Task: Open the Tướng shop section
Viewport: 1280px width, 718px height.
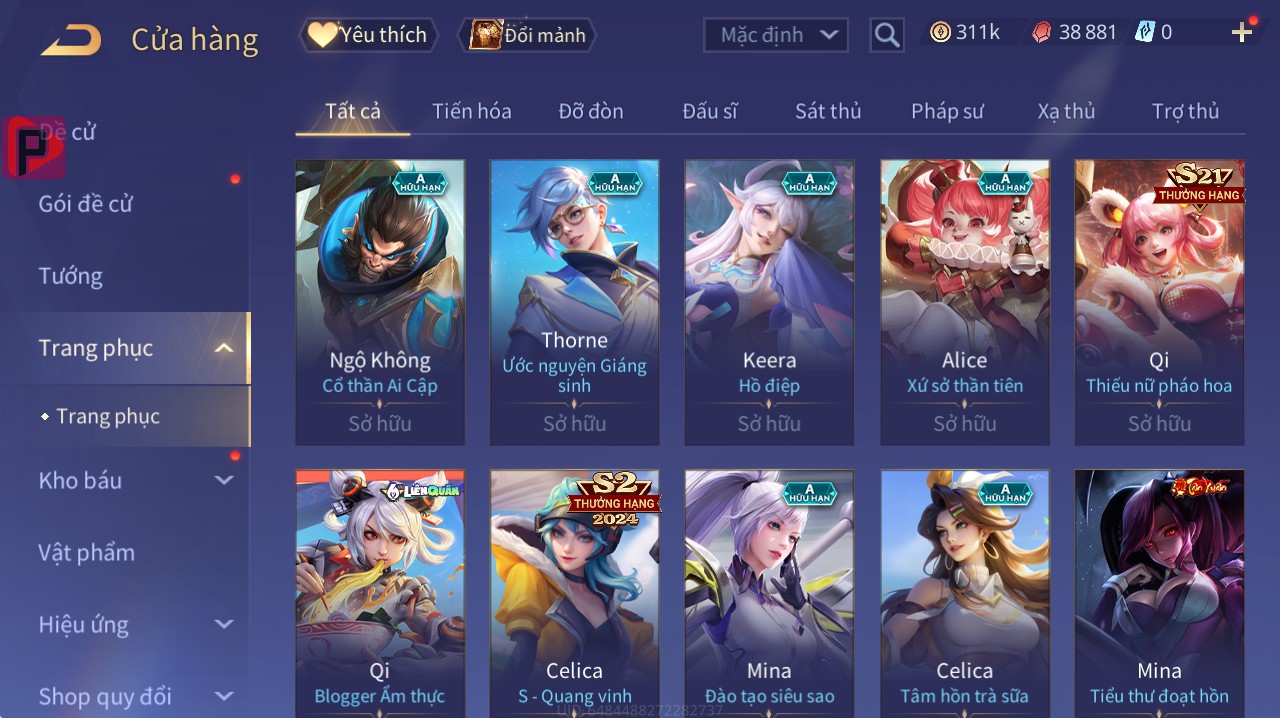Action: [x=70, y=276]
